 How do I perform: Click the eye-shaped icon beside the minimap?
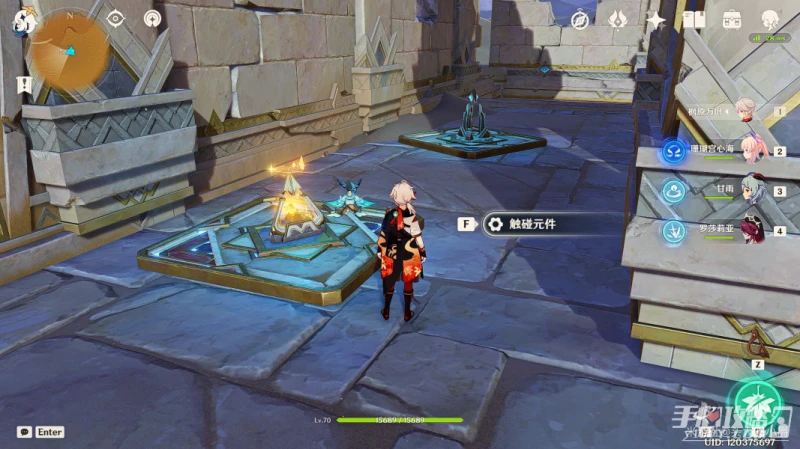(x=115, y=18)
